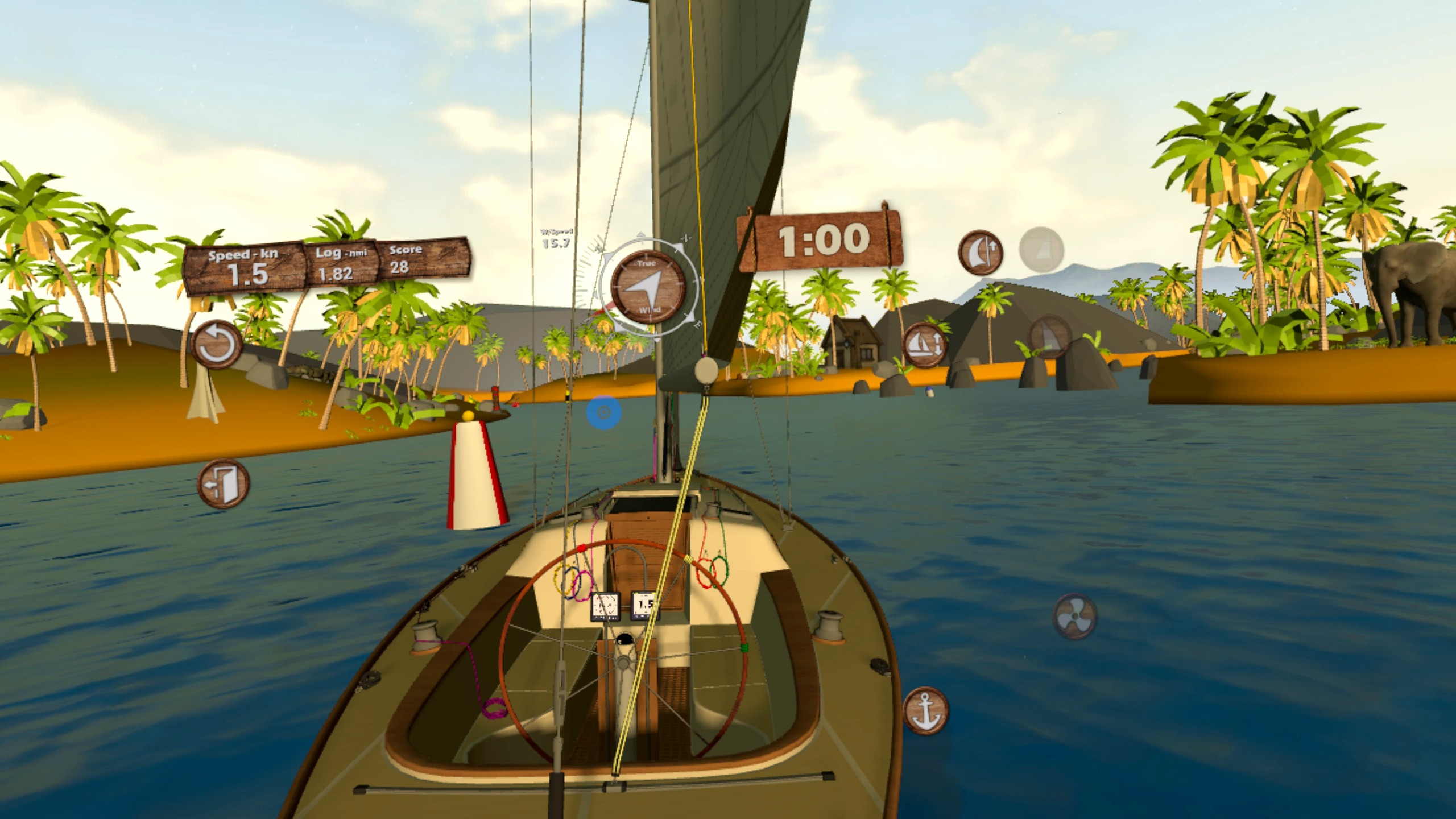Drop the anchor using the anchor button

[925, 710]
